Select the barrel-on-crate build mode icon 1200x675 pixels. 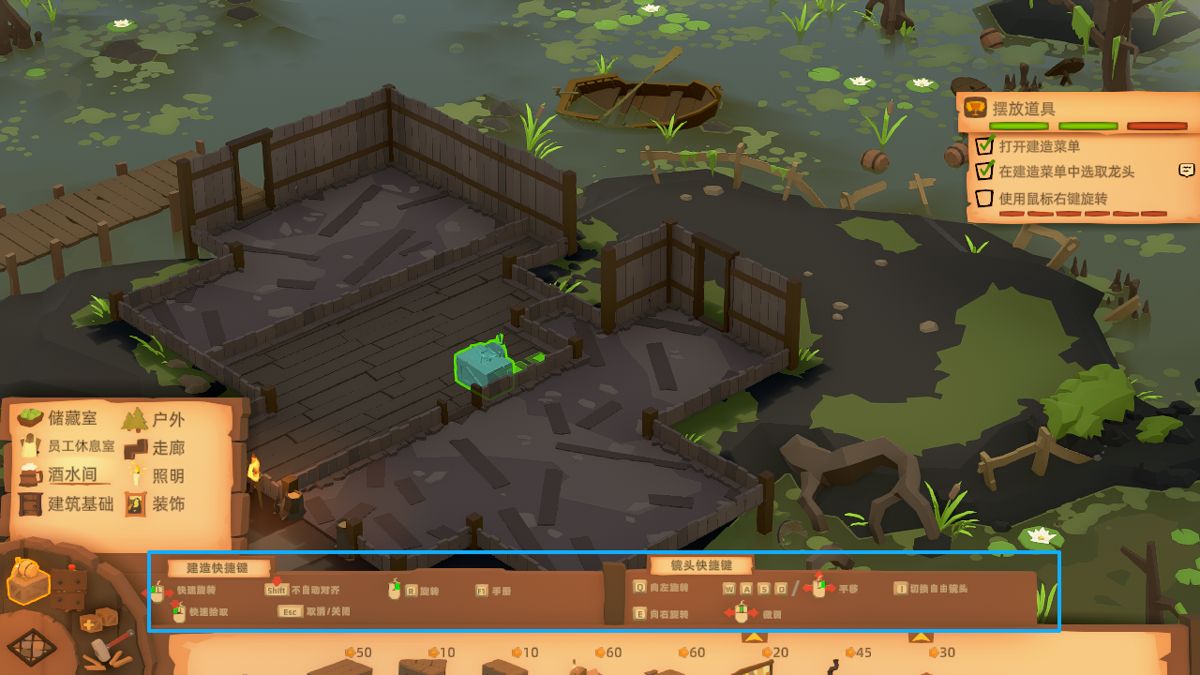[x=28, y=581]
